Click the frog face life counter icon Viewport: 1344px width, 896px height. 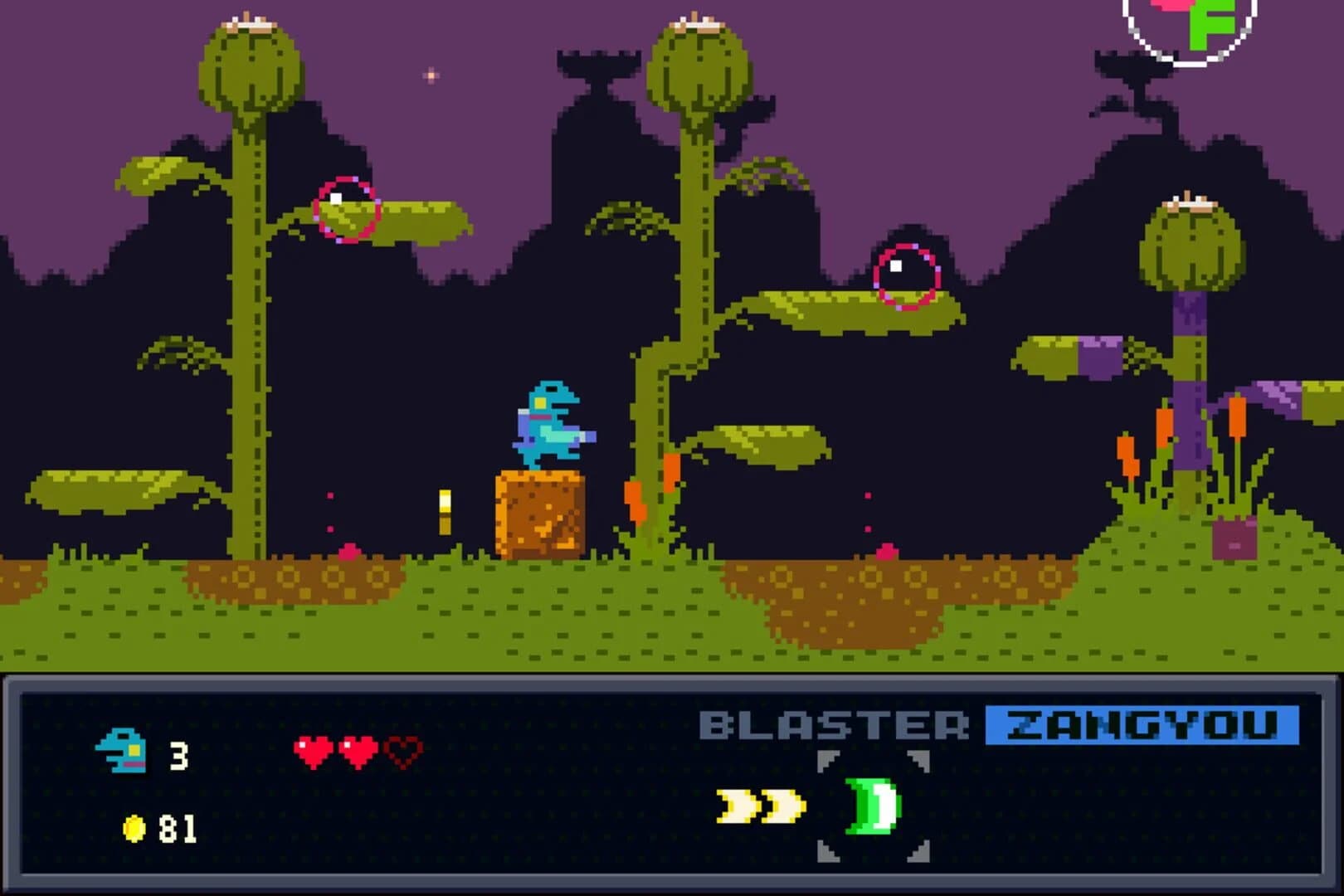[123, 753]
